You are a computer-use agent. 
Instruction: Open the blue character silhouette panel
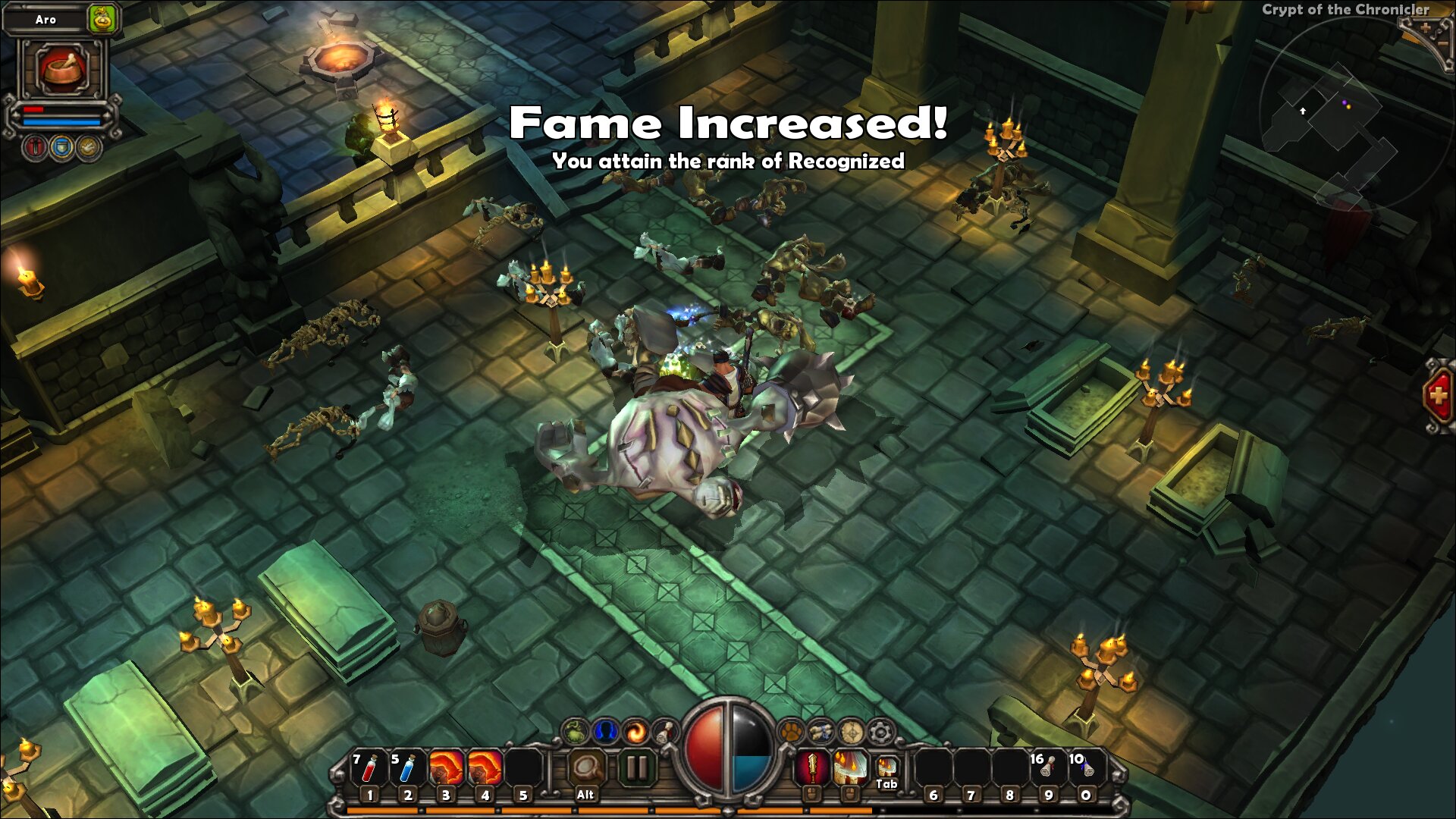tap(605, 732)
